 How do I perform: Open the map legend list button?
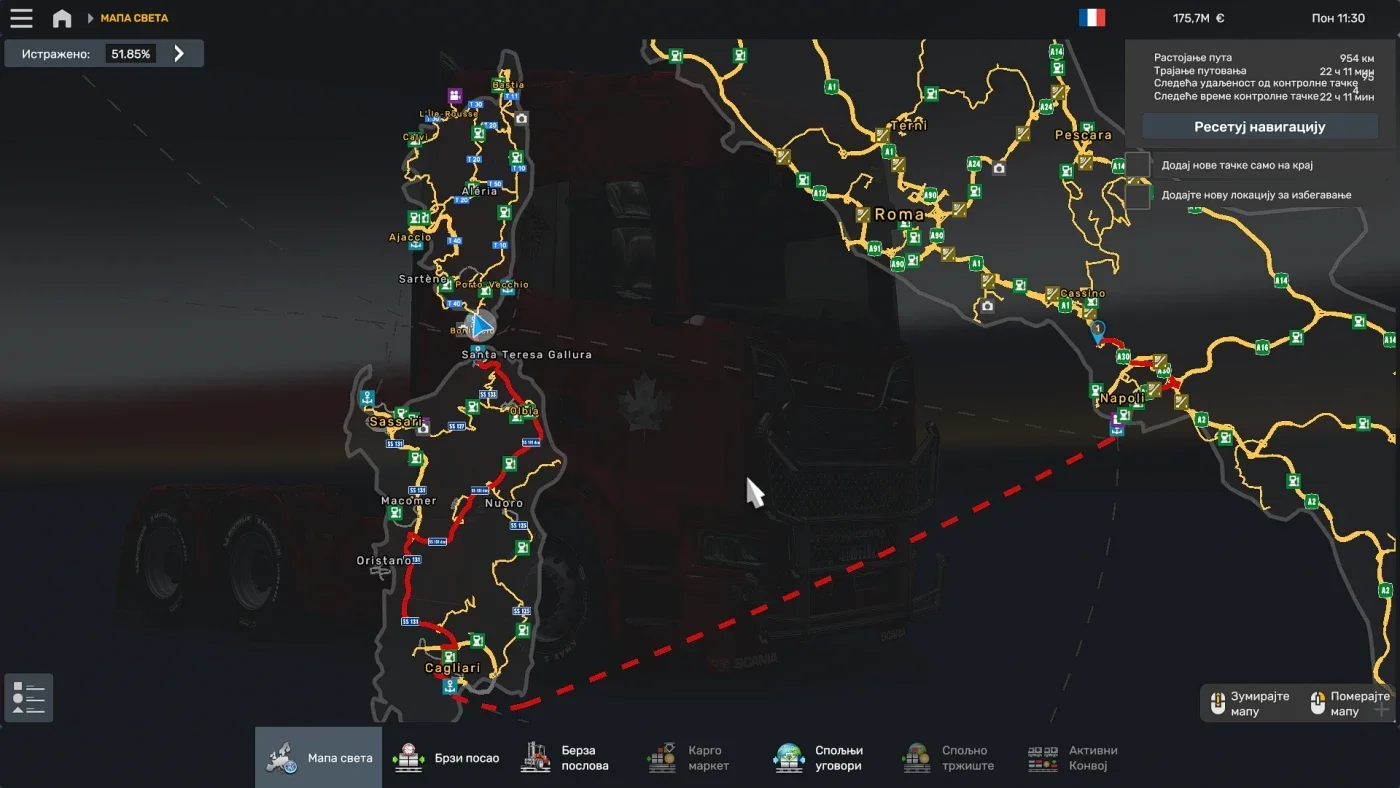[29, 698]
